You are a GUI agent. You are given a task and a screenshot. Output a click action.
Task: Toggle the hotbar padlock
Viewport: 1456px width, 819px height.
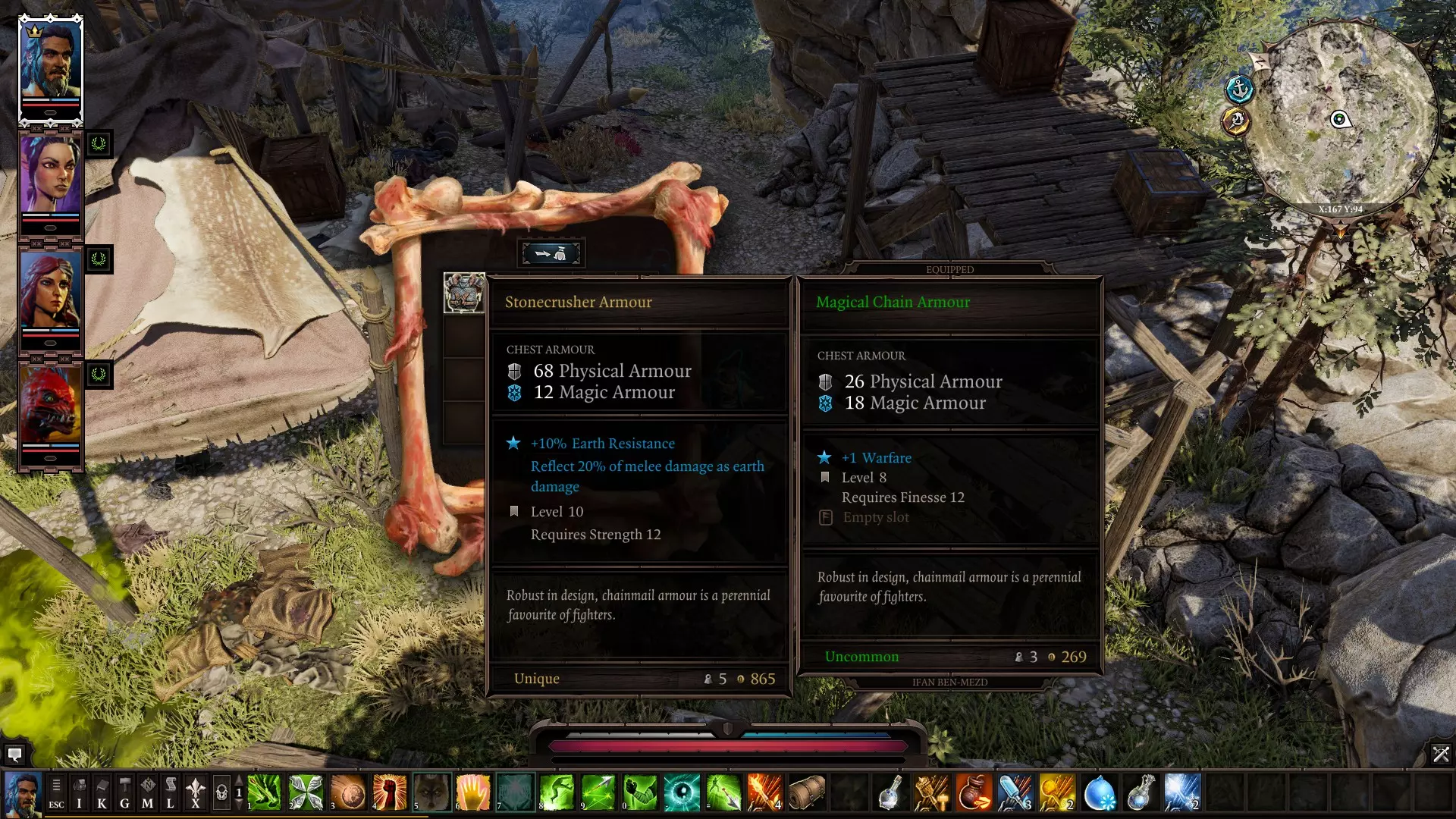[221, 793]
